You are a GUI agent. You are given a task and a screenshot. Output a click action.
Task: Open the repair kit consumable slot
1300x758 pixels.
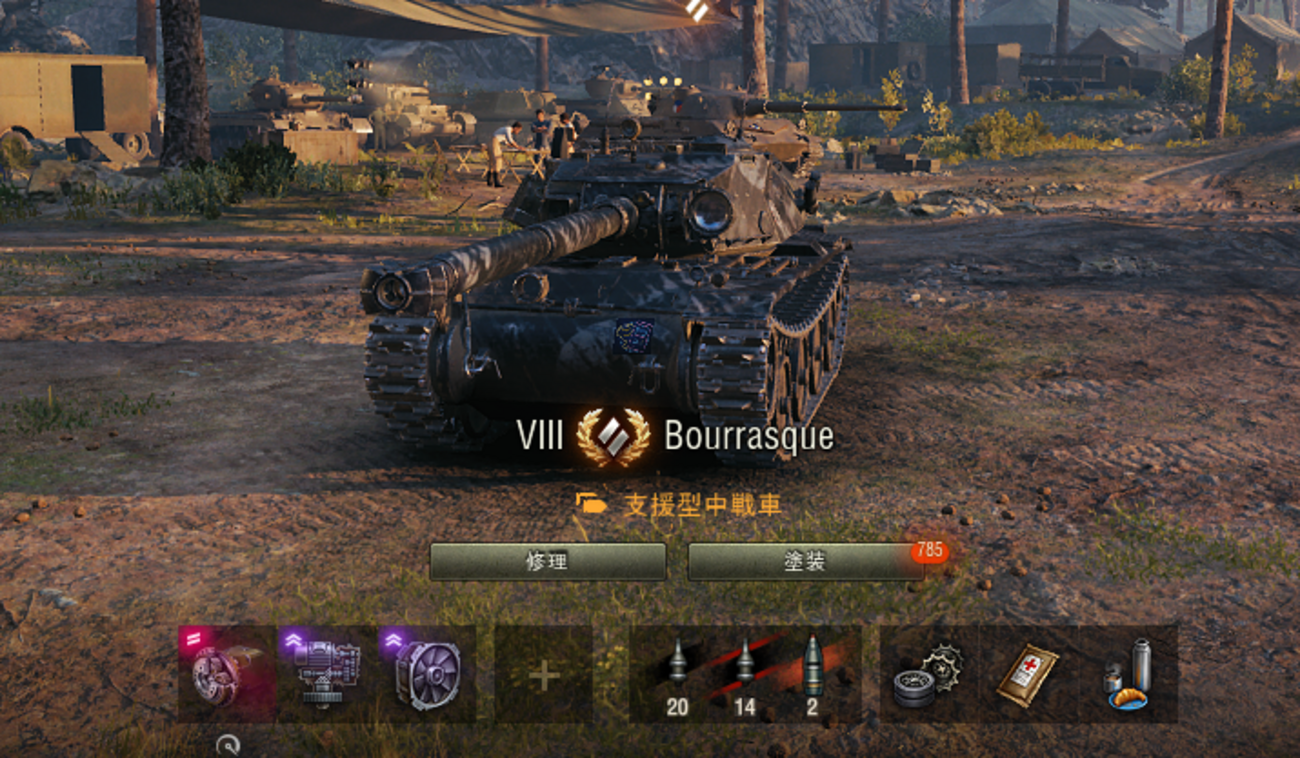[927, 674]
